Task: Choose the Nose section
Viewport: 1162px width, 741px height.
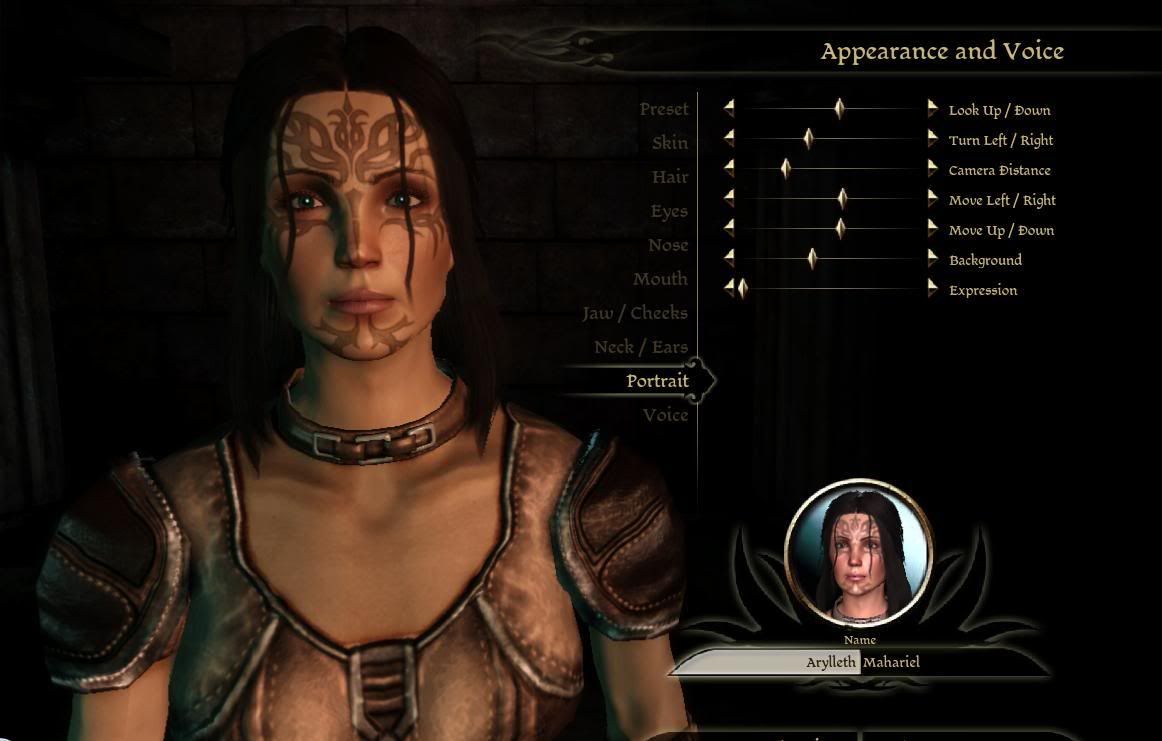Action: click(x=667, y=245)
